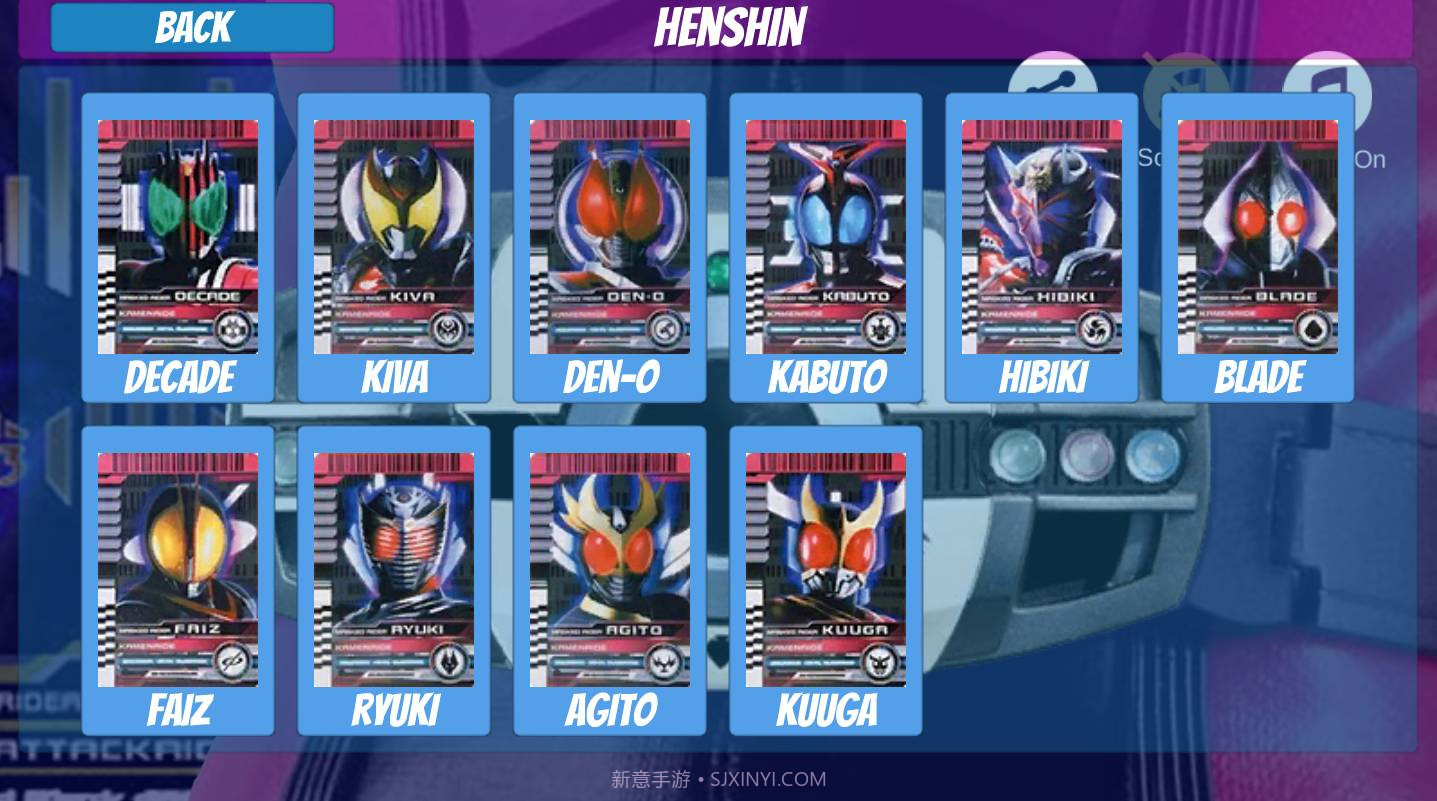Image resolution: width=1437 pixels, height=801 pixels.
Task: Choose the Kiva rider card
Action: pos(394,238)
